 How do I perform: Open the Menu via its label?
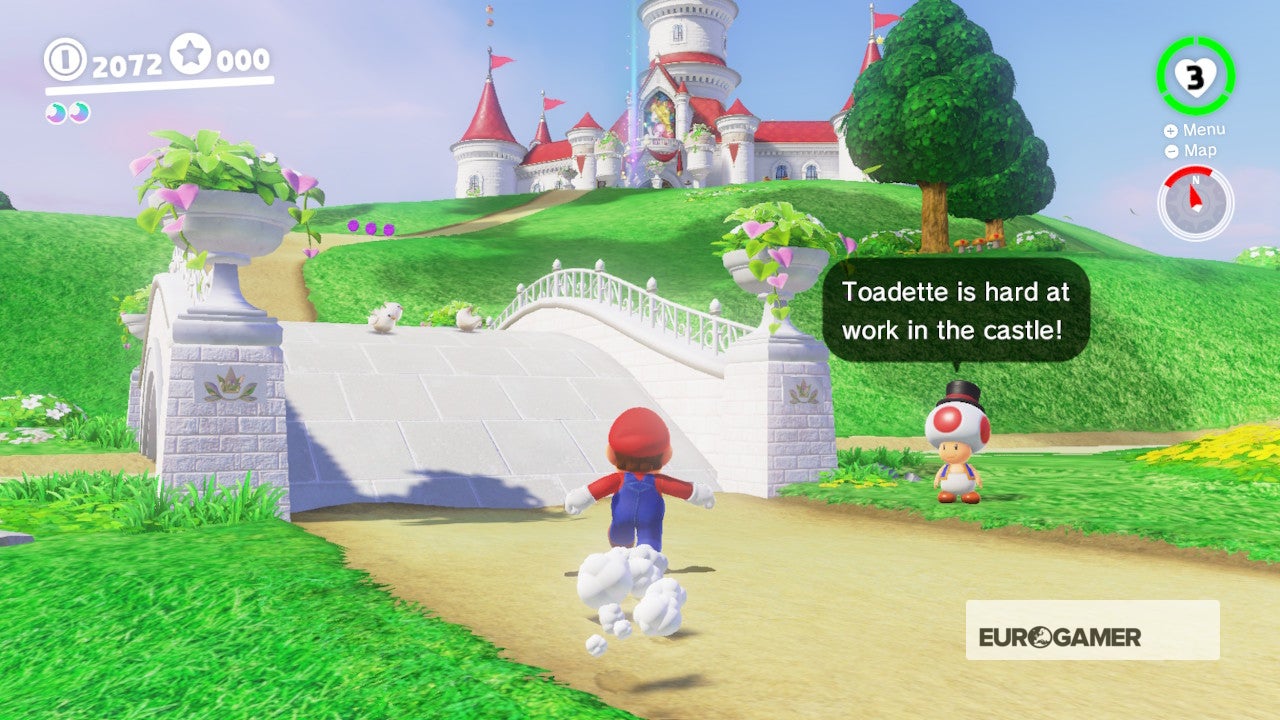(x=1206, y=129)
